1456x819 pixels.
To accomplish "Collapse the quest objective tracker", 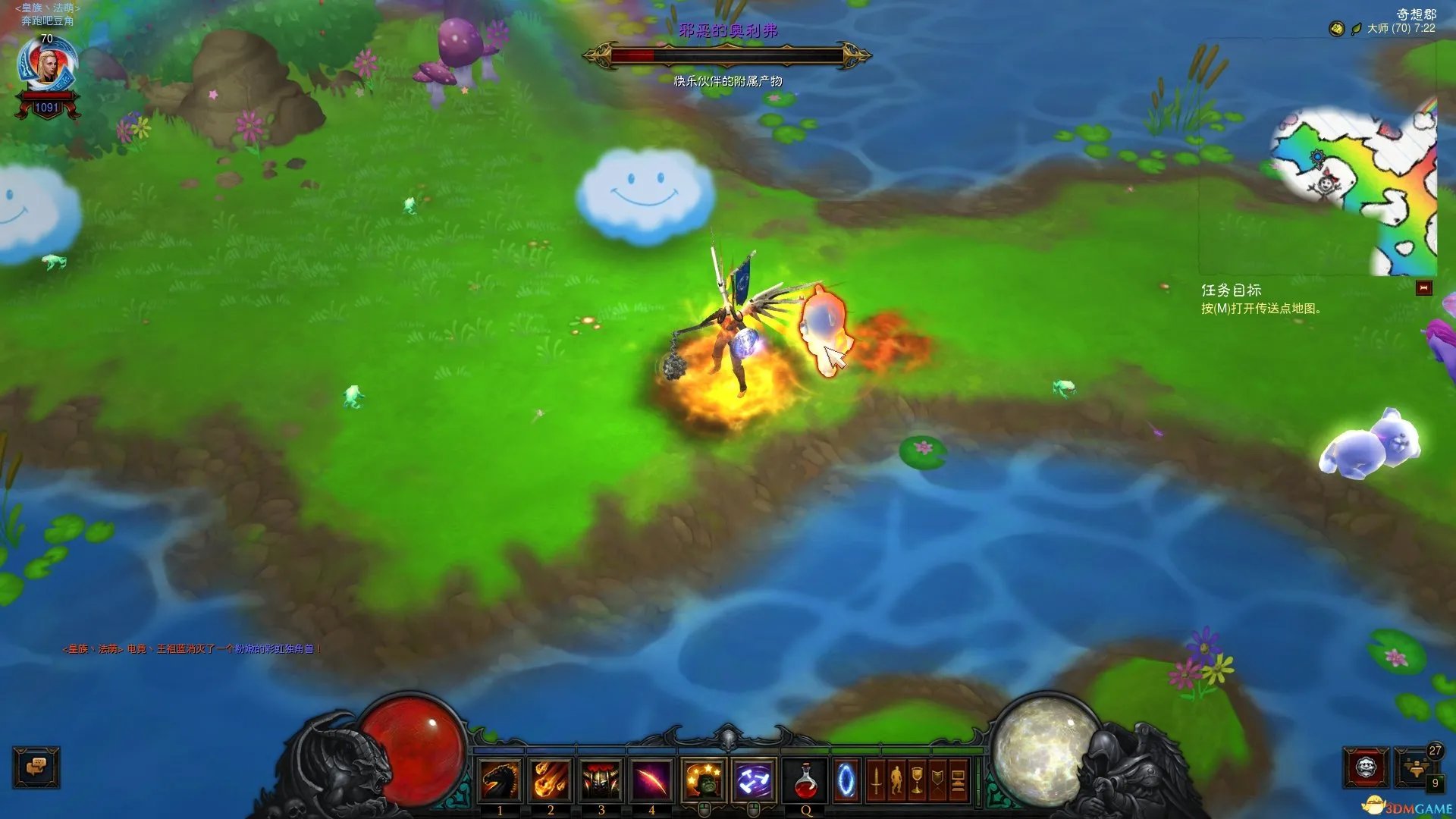I will tap(1423, 288).
